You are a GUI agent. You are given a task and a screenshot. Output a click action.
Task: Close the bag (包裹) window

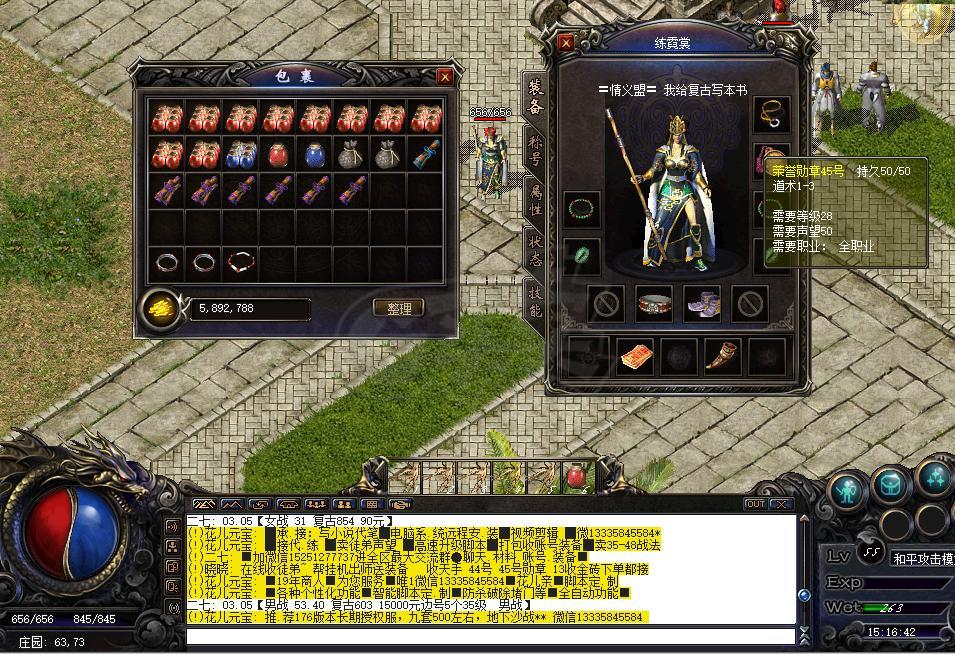445,76
